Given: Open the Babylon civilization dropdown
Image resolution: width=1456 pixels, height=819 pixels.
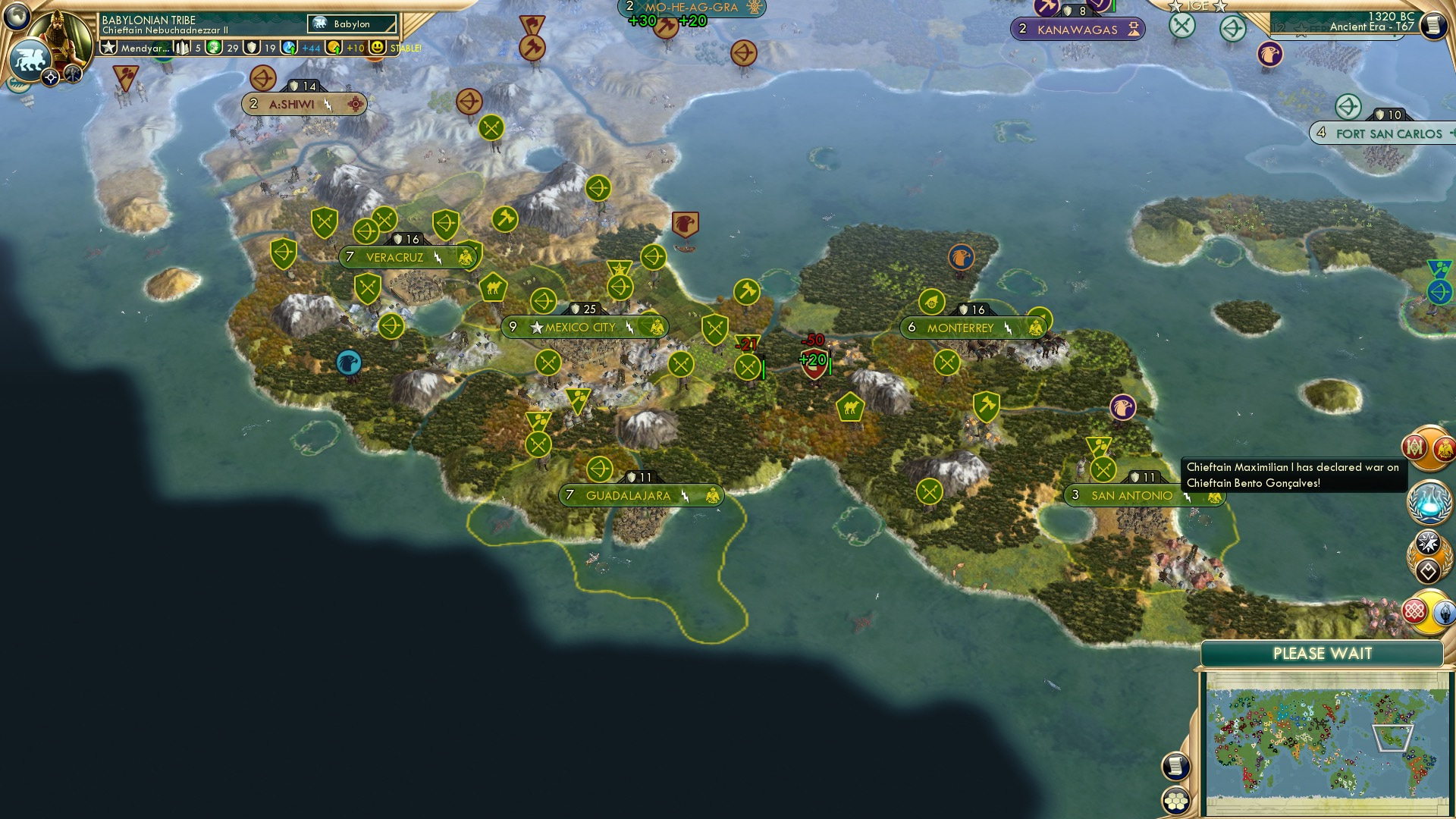Looking at the screenshot, I should tap(350, 24).
